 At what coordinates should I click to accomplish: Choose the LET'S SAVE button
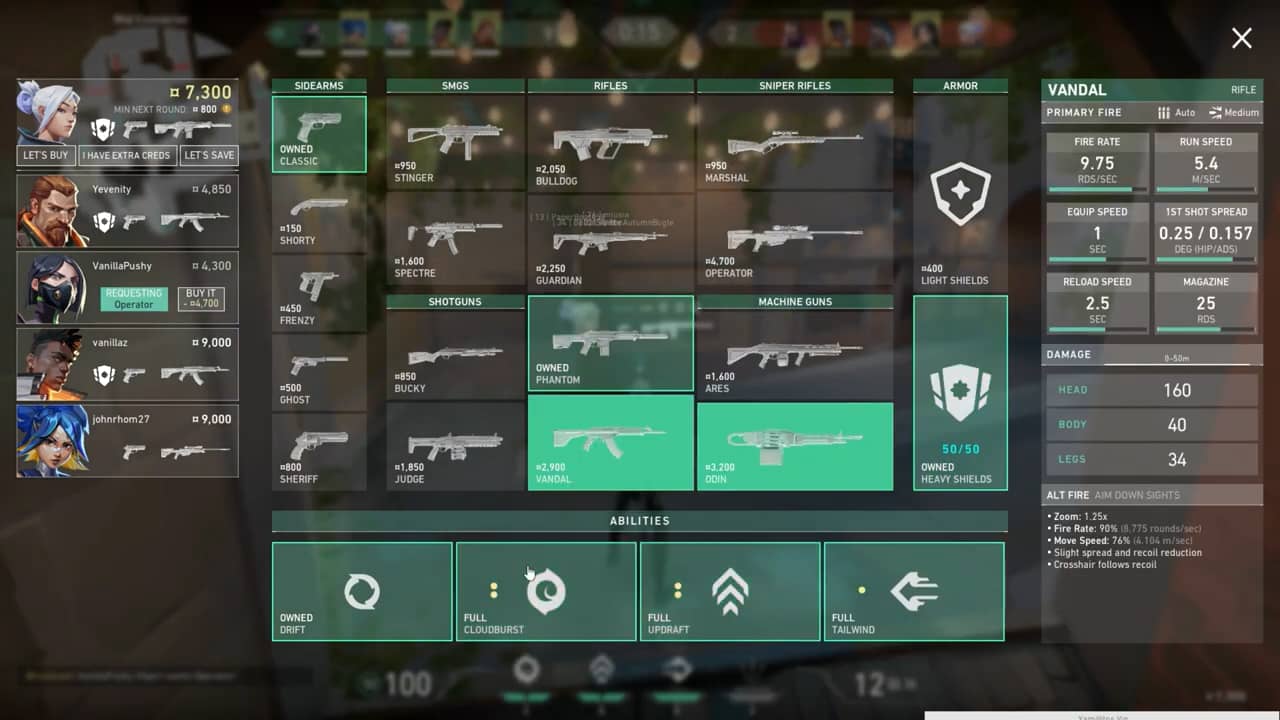209,155
